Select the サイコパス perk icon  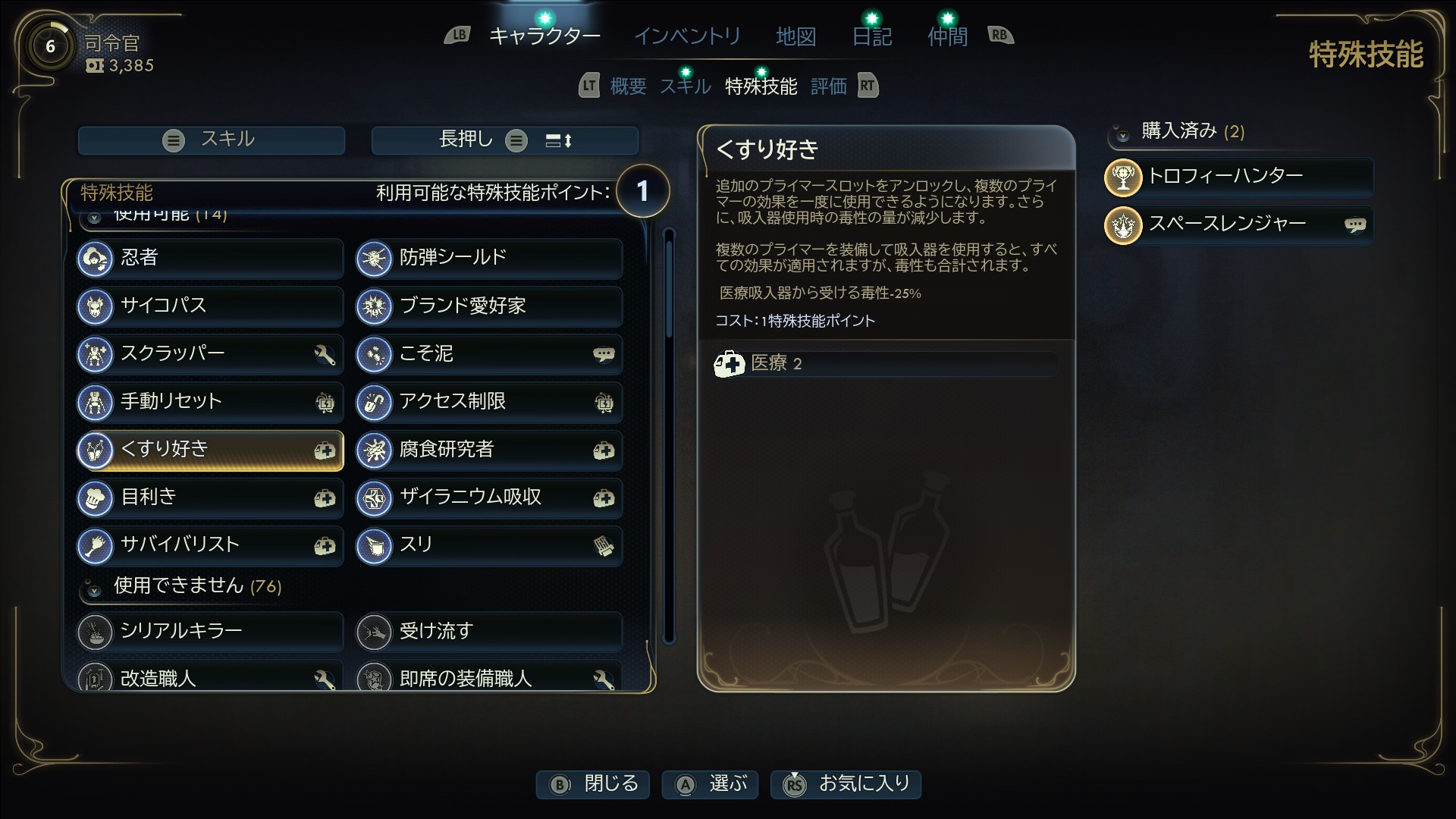(96, 306)
